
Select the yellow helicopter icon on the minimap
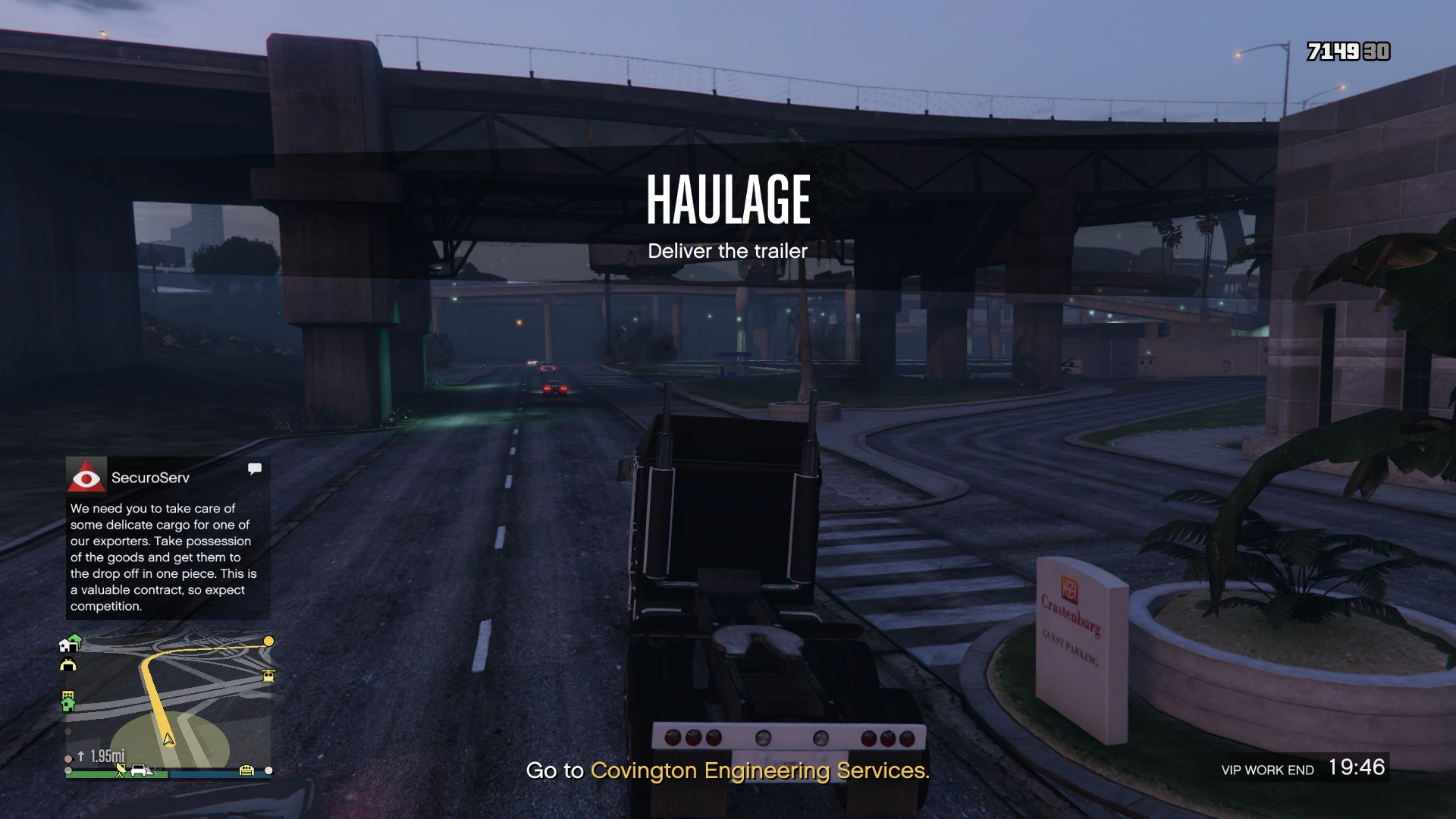(x=268, y=676)
